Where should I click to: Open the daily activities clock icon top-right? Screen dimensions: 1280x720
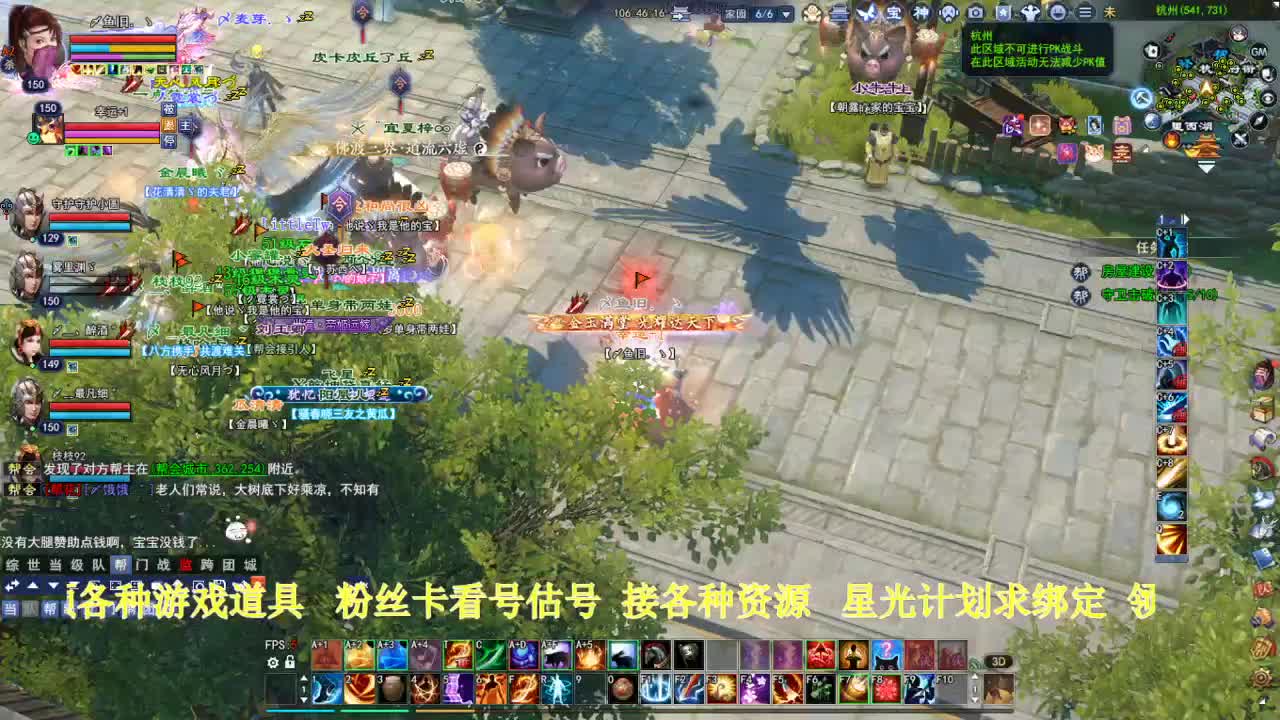tap(1058, 13)
